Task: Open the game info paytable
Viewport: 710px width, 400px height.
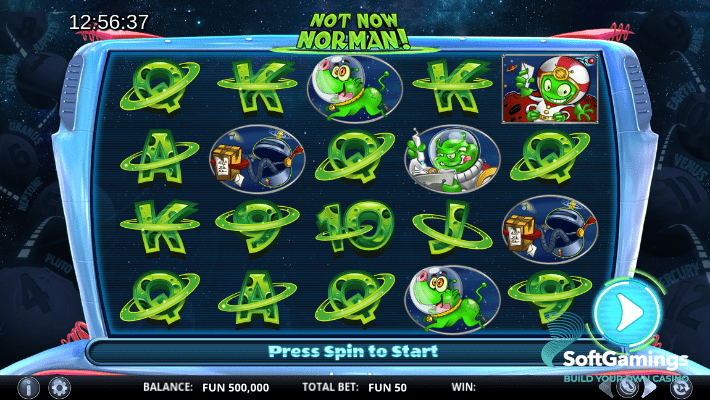Action: tap(30, 386)
